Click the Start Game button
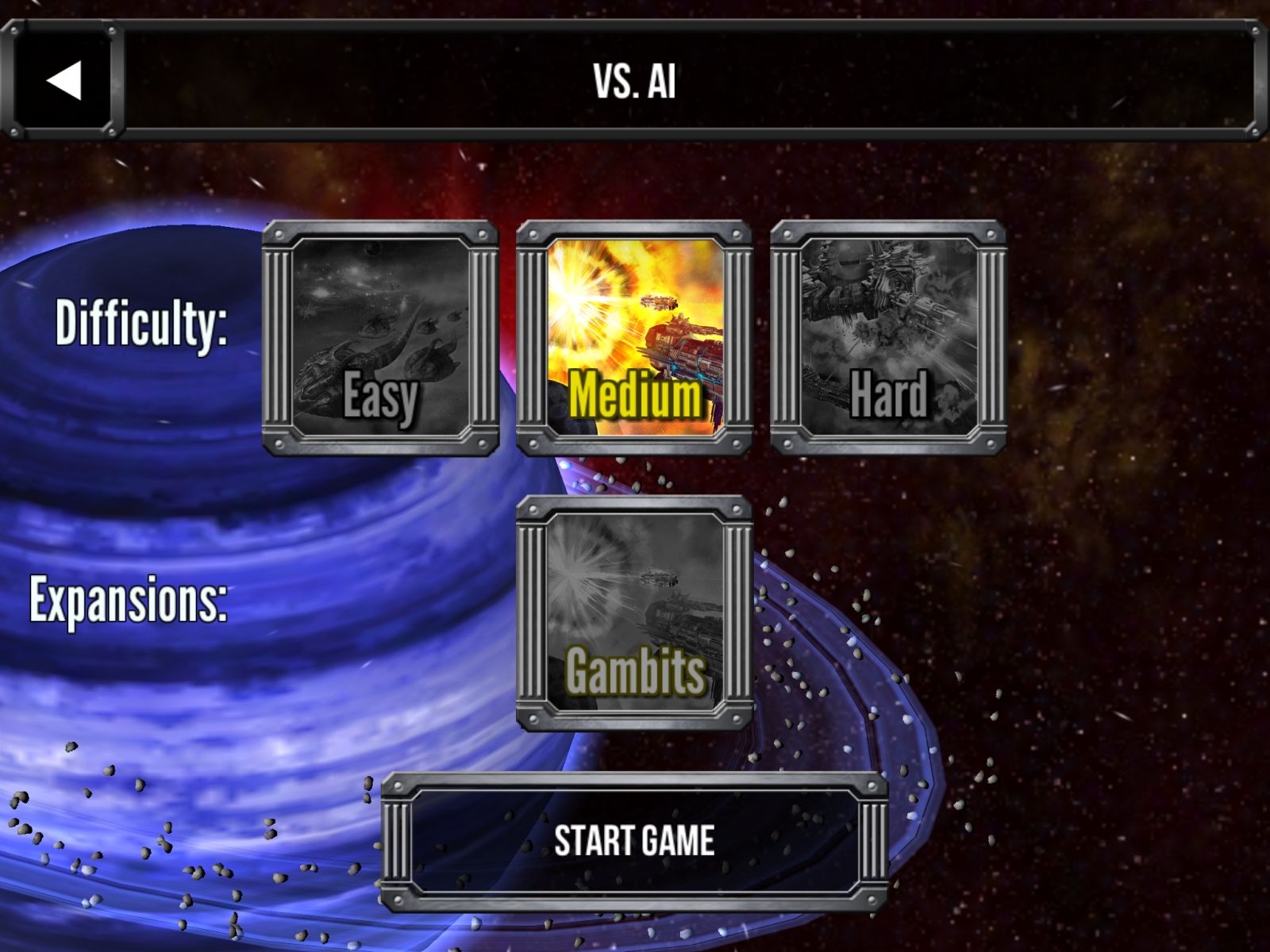This screenshot has width=1270, height=952. [634, 841]
